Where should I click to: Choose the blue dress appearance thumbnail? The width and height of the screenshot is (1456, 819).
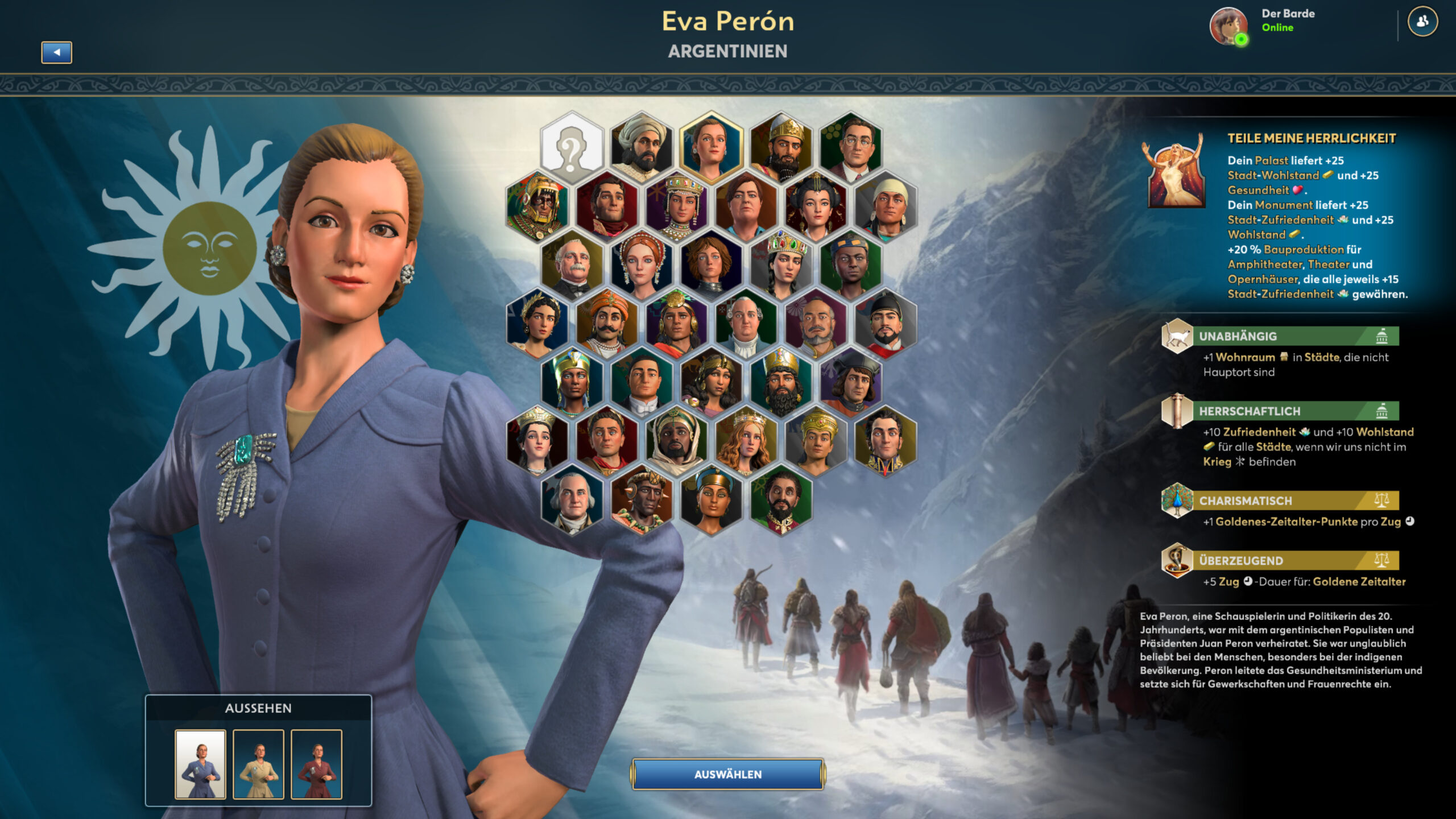tap(200, 764)
